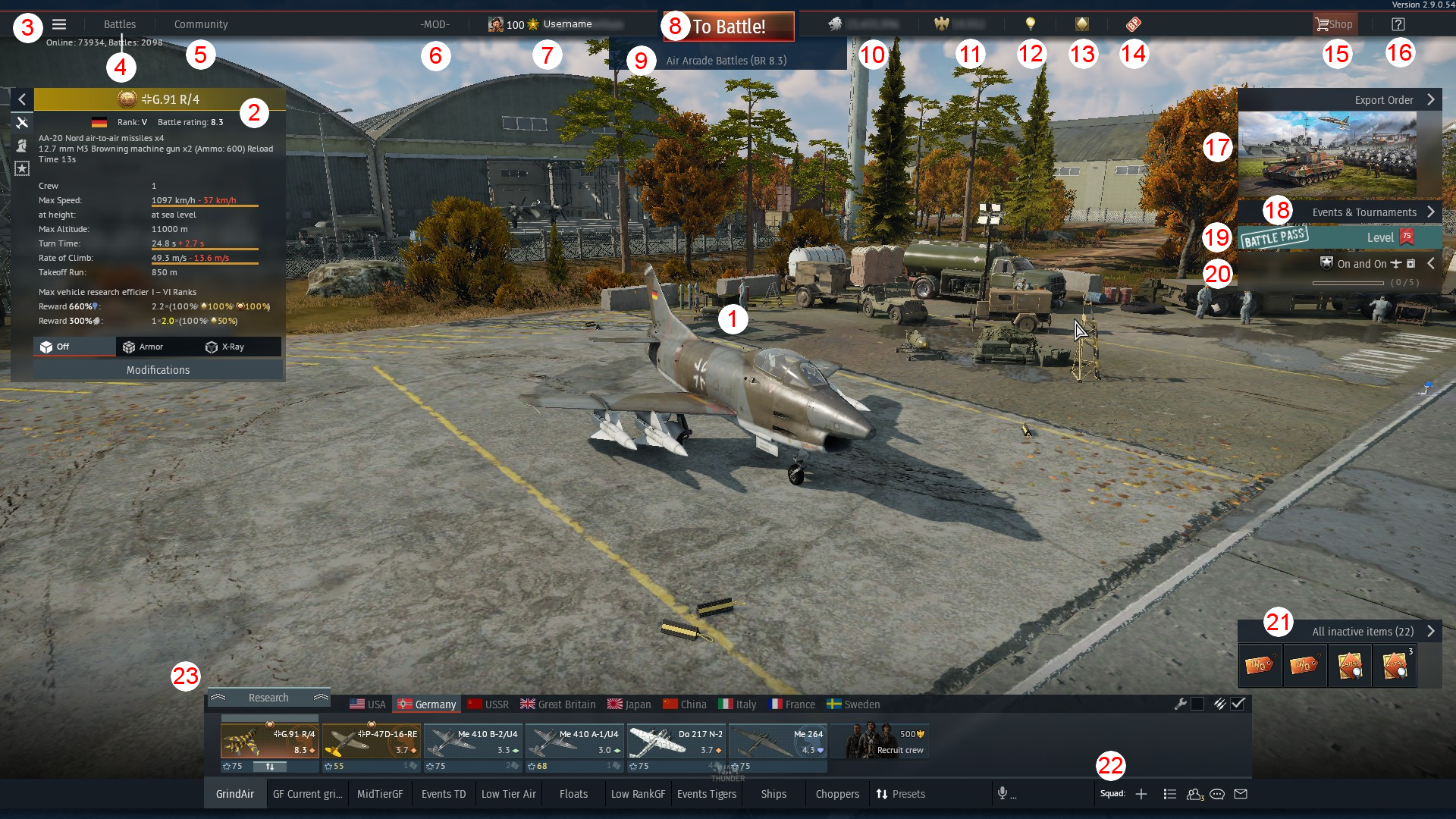Screen dimensions: 1456x819
Task: Open the Community menu
Action: coord(200,24)
